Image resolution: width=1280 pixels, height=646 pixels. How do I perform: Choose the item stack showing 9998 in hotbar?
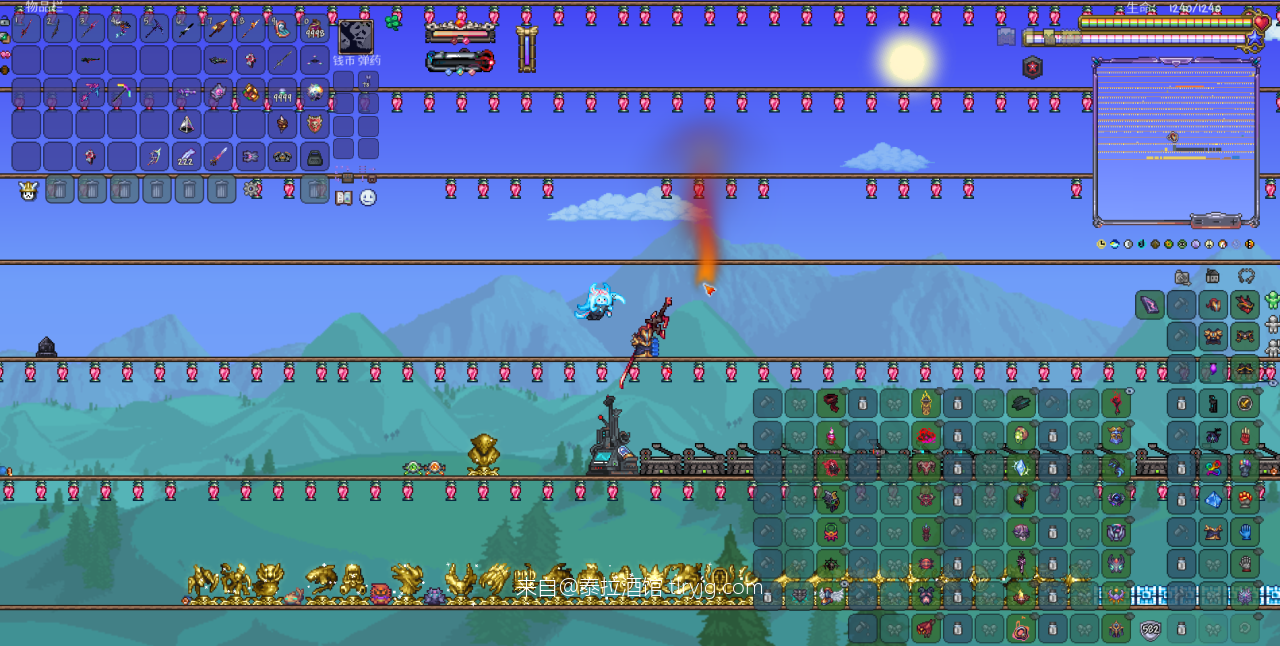314,29
